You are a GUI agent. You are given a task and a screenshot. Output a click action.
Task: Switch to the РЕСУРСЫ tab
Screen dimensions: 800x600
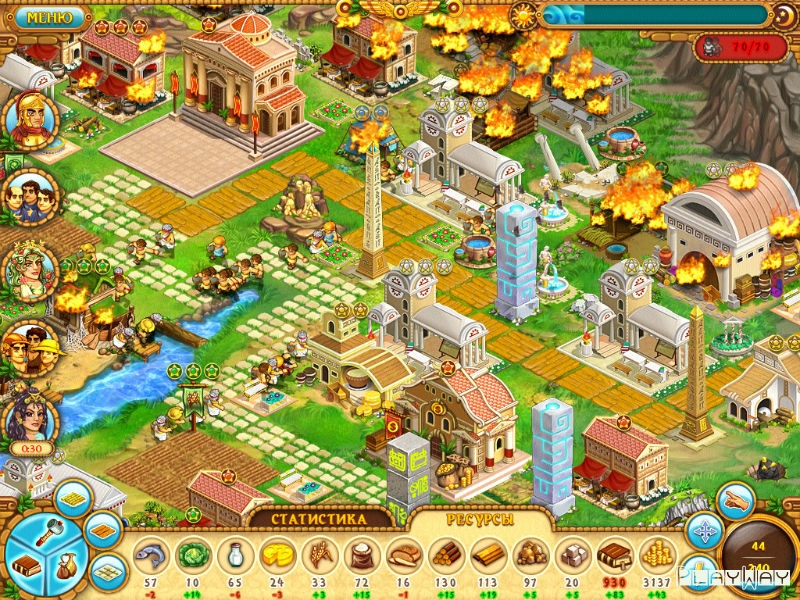481,520
